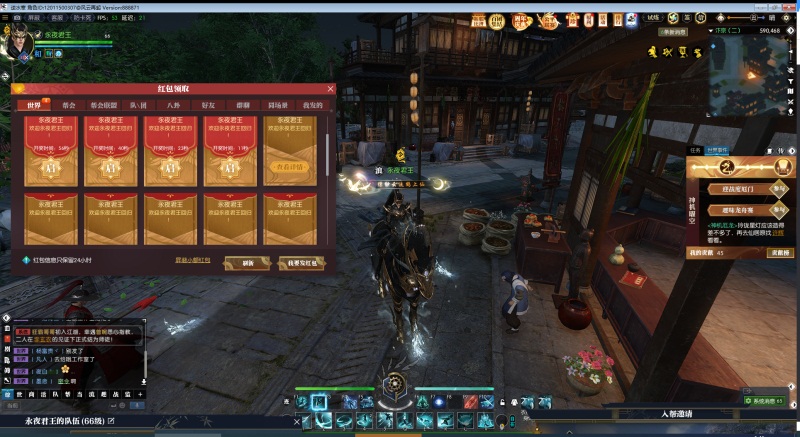800x437 pixels.
Task: Join the 经战度厄门 event with 参与
Action: click(777, 188)
